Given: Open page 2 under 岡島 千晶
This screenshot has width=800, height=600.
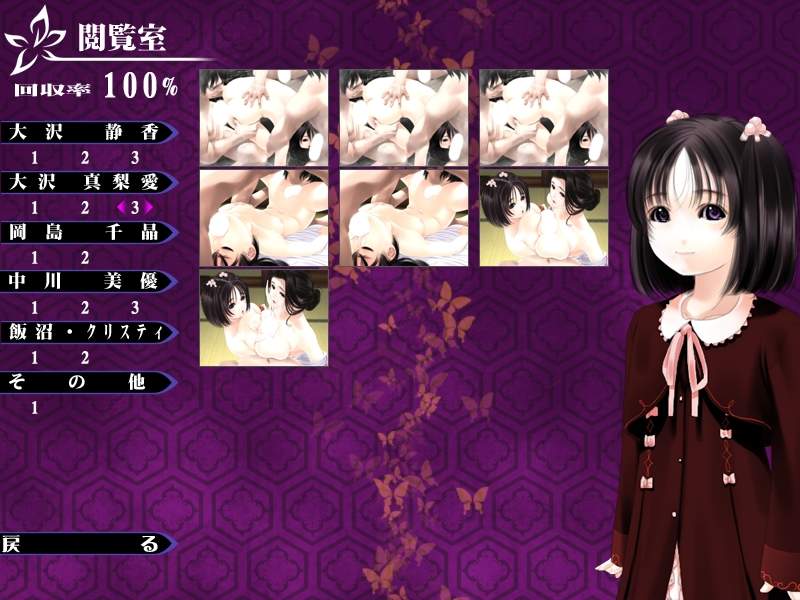Looking at the screenshot, I should 85,258.
